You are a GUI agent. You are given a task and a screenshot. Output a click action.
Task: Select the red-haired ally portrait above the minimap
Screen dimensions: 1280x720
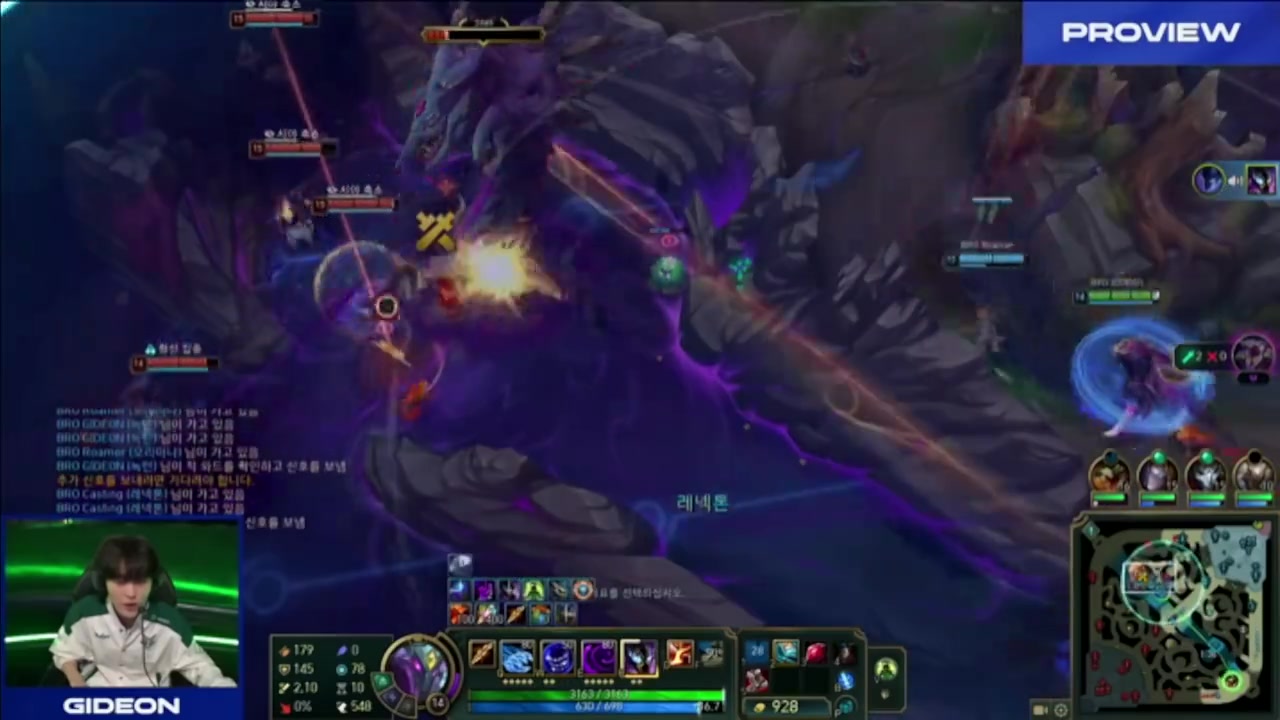tap(1109, 473)
